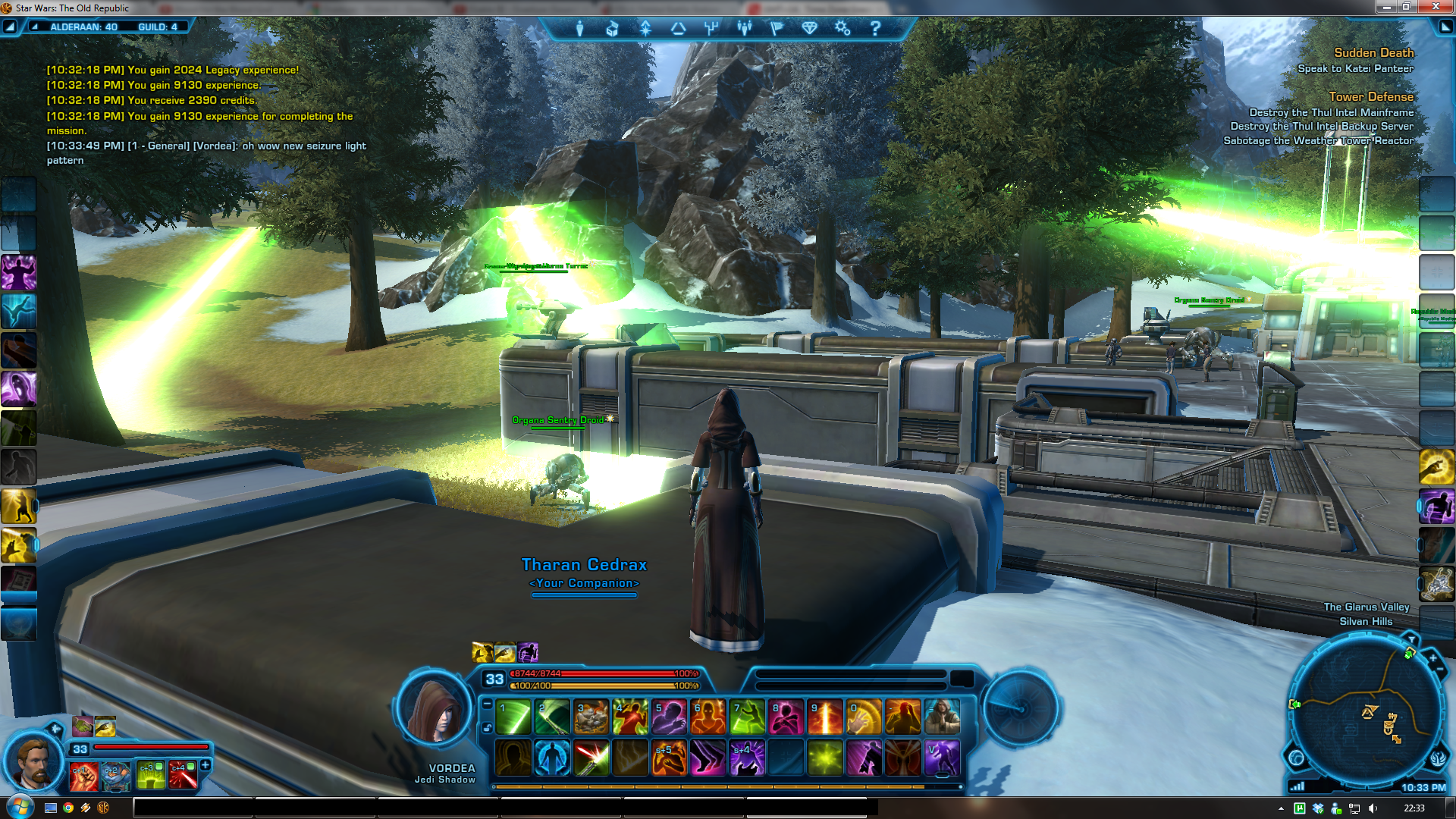This screenshot has width=1456, height=819.
Task: Open the gear-shaped preferences menu
Action: tap(842, 29)
